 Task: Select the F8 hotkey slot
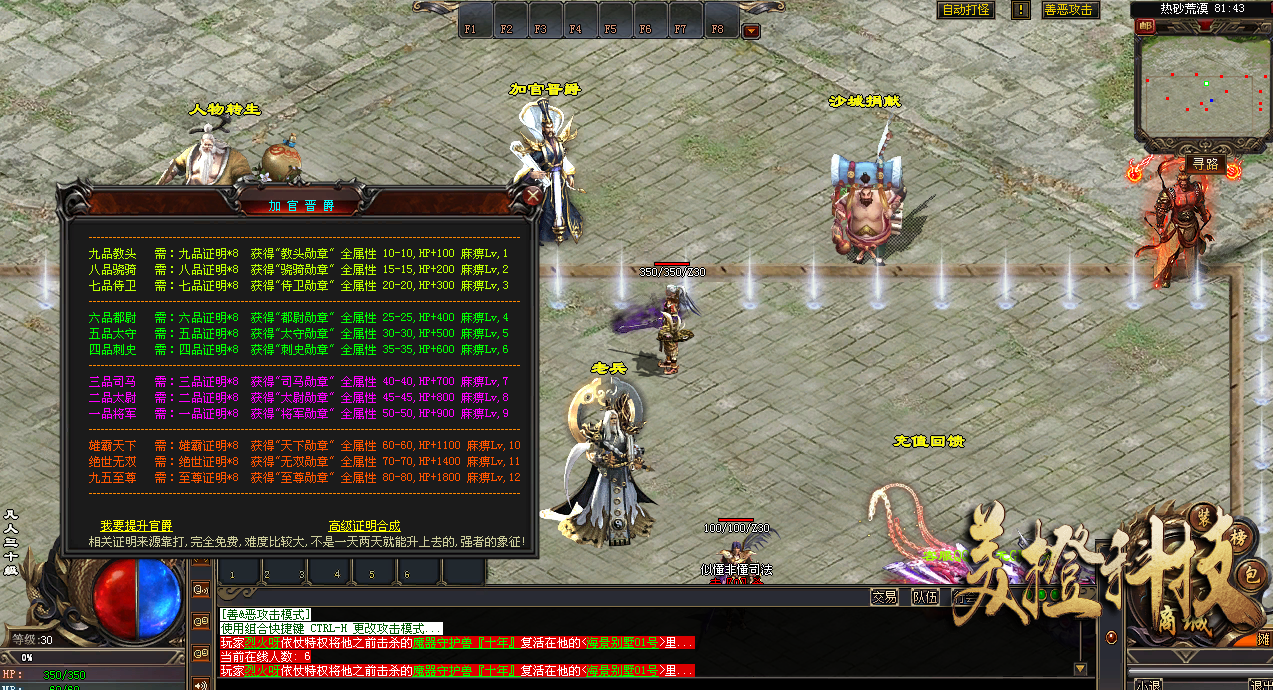[x=717, y=29]
